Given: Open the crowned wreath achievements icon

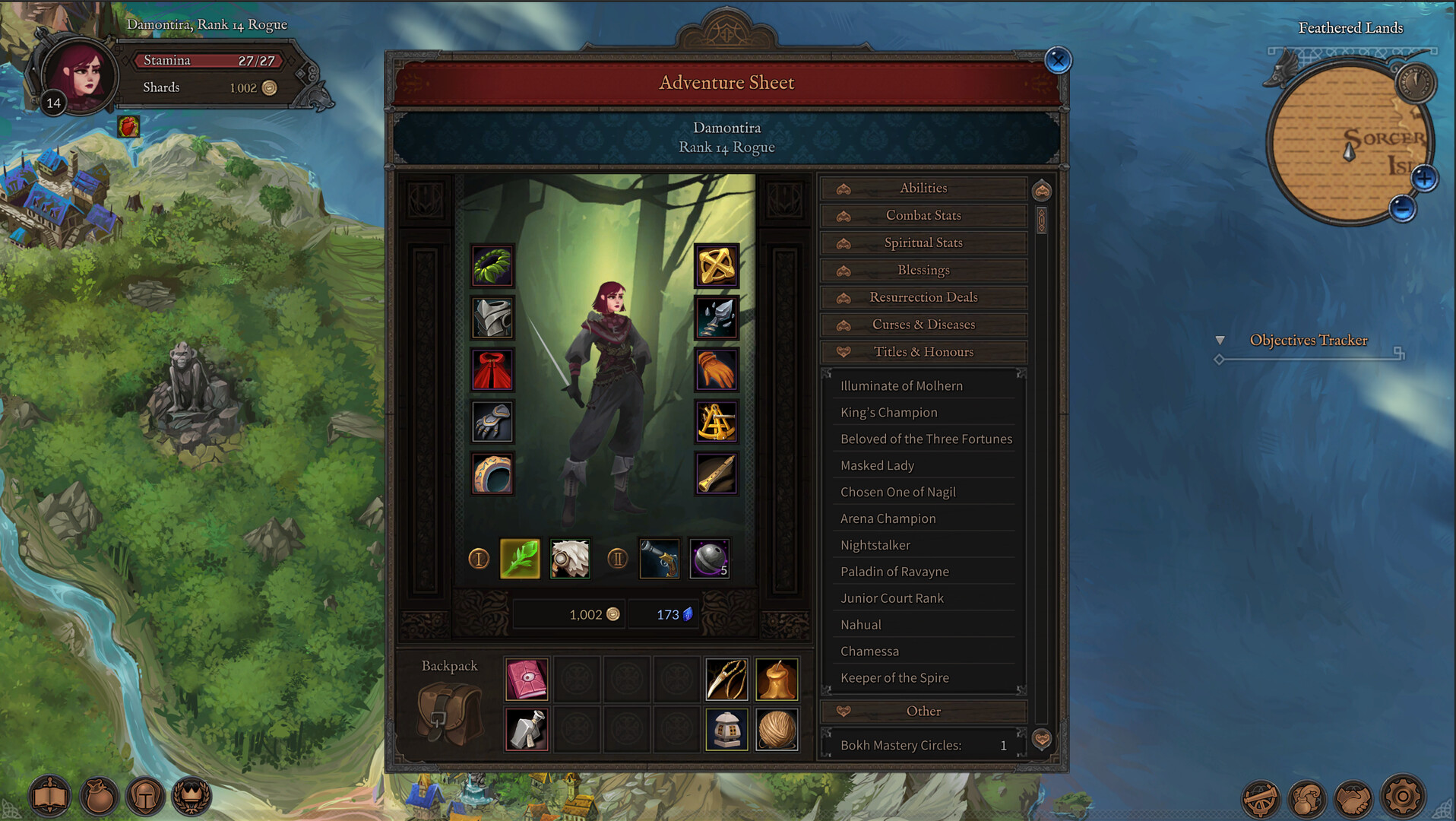Looking at the screenshot, I should pyautogui.click(x=193, y=796).
